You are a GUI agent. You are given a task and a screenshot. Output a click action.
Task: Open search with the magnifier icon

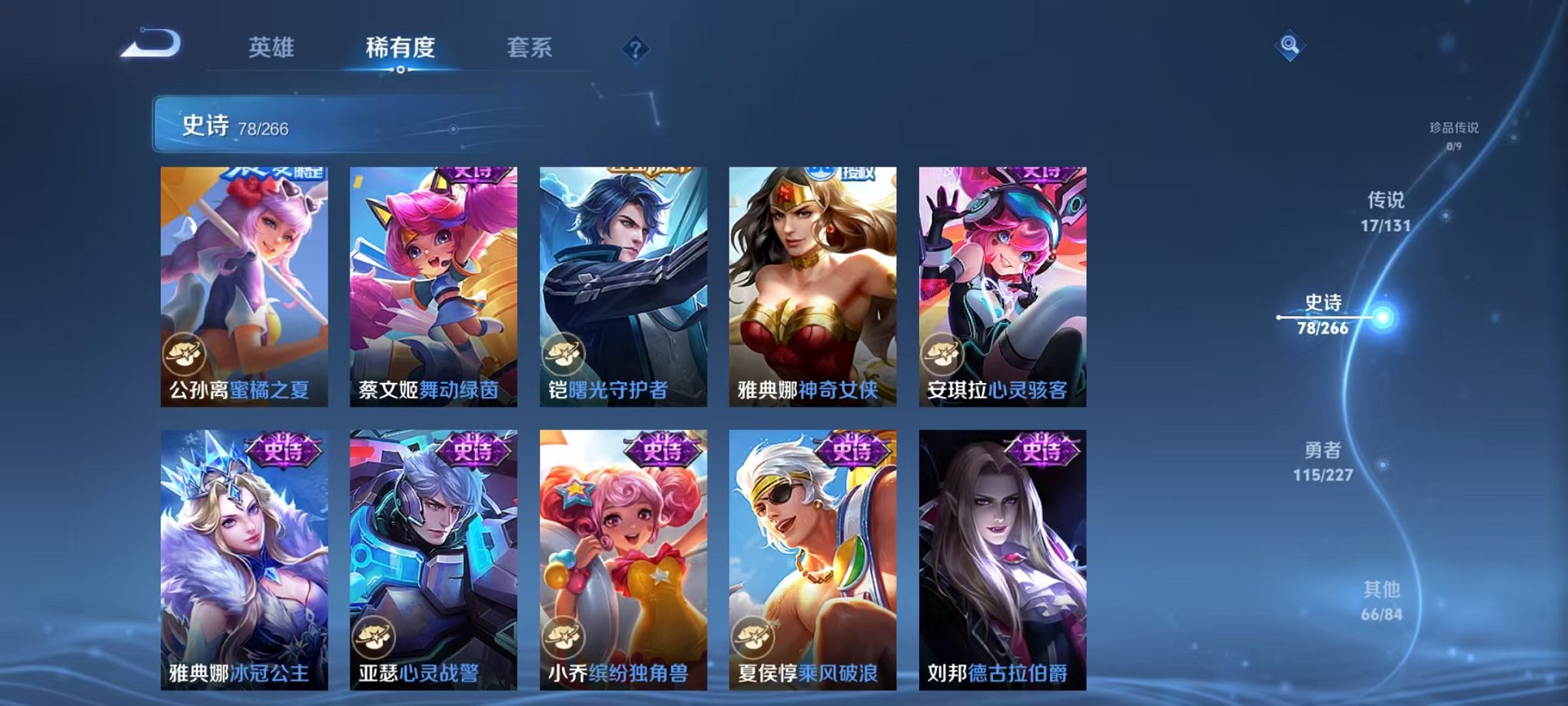(x=1290, y=46)
